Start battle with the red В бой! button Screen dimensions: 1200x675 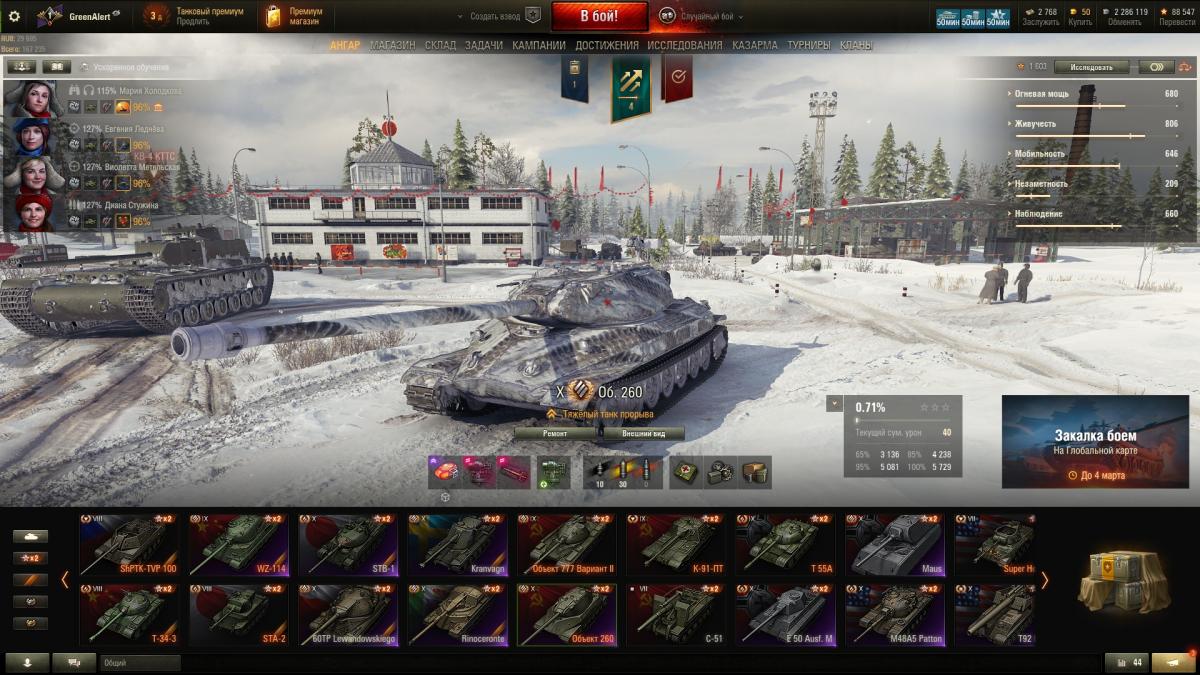(599, 16)
